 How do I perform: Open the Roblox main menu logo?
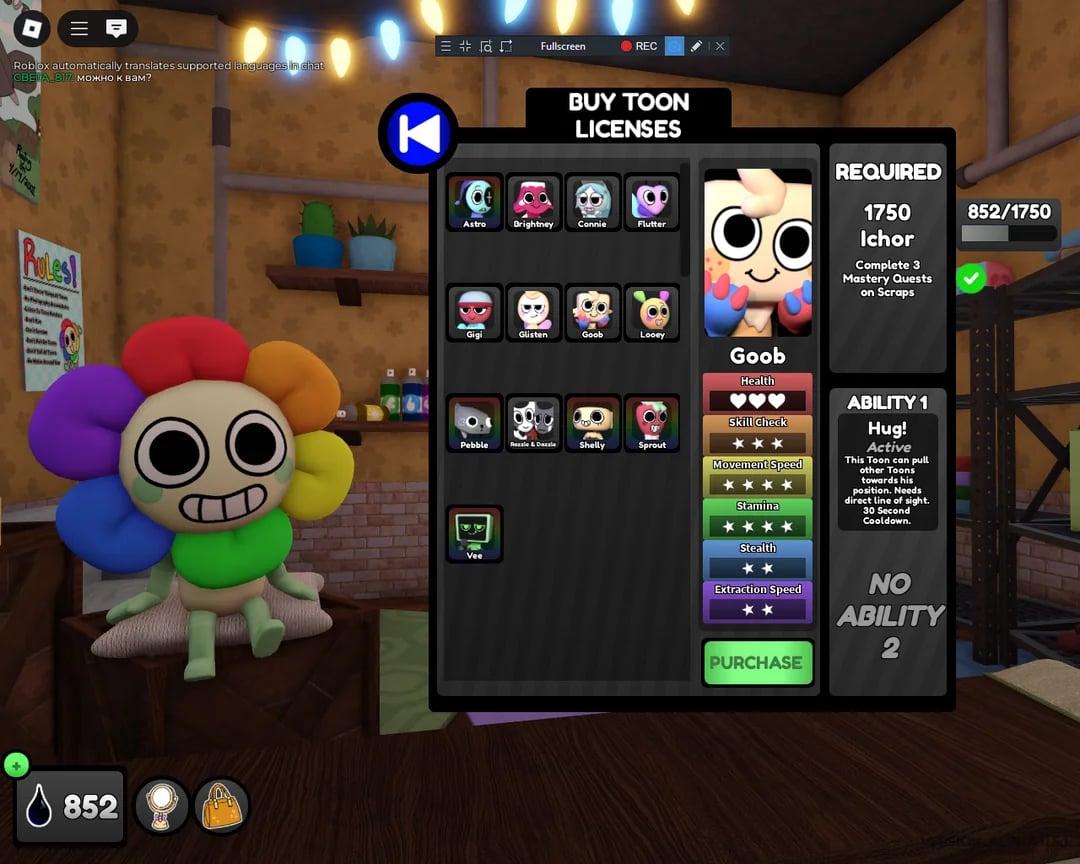coord(31,29)
